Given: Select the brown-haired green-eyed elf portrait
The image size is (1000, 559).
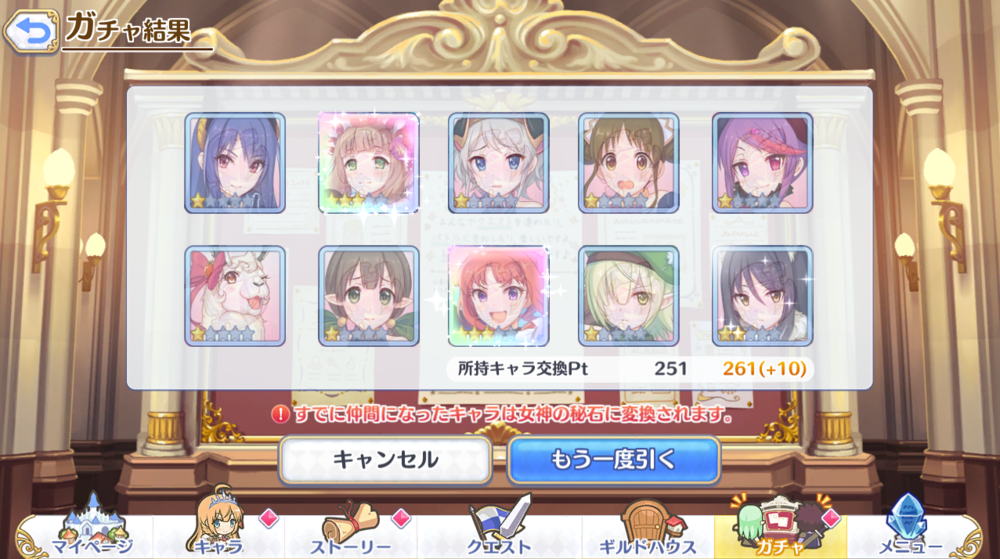Looking at the screenshot, I should tap(368, 296).
